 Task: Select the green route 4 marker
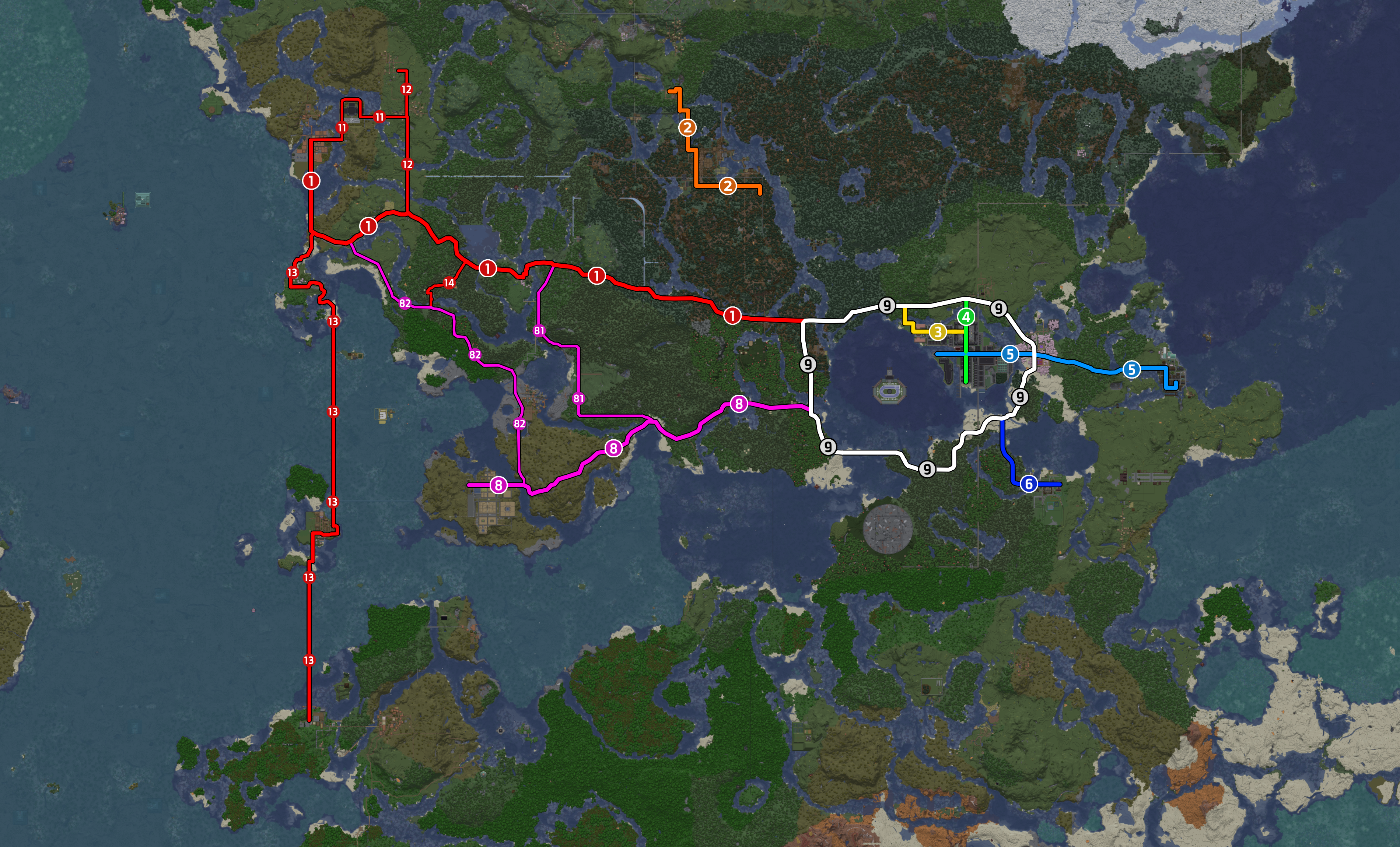coord(966,316)
